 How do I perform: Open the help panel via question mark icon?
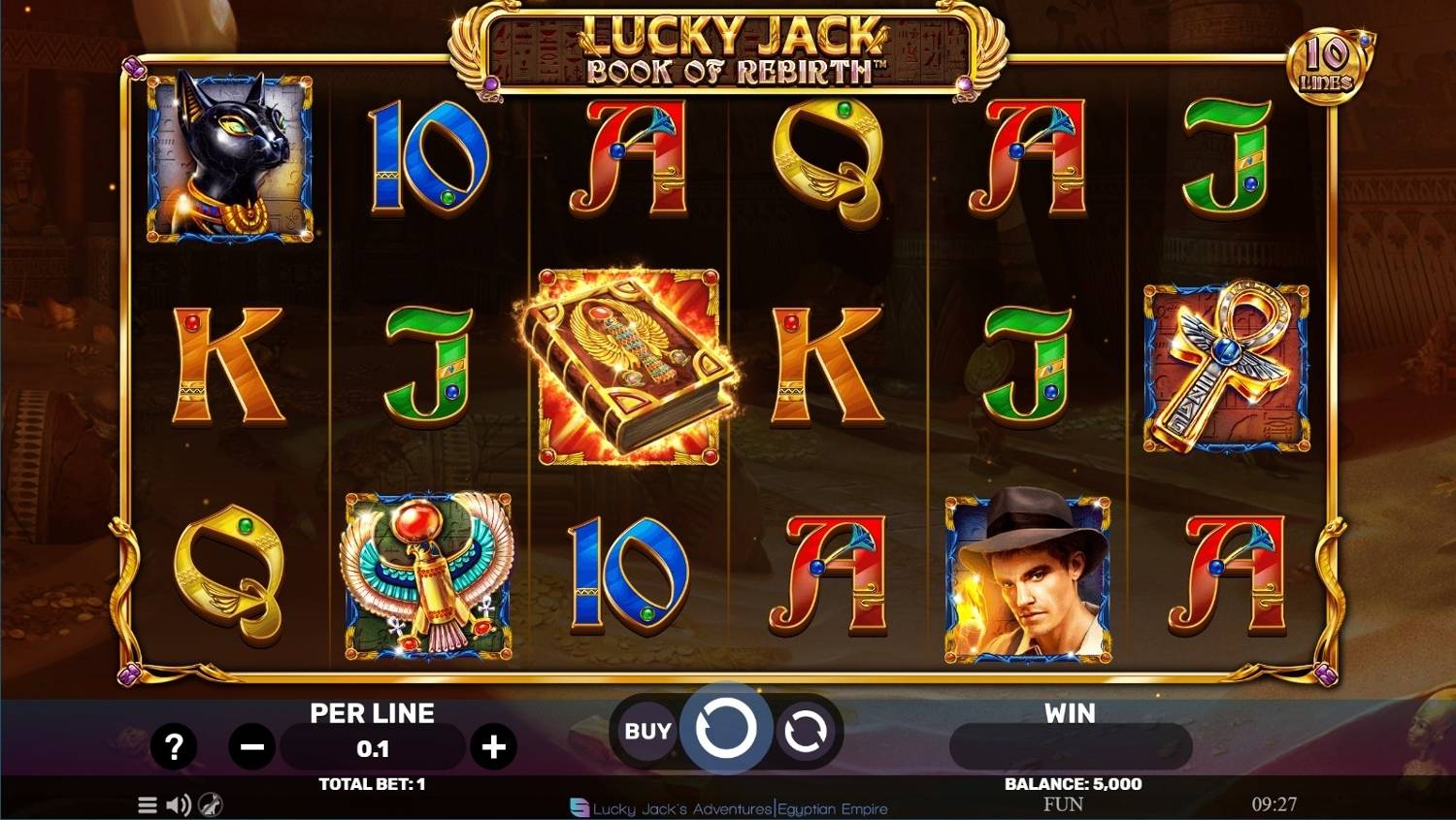[175, 745]
